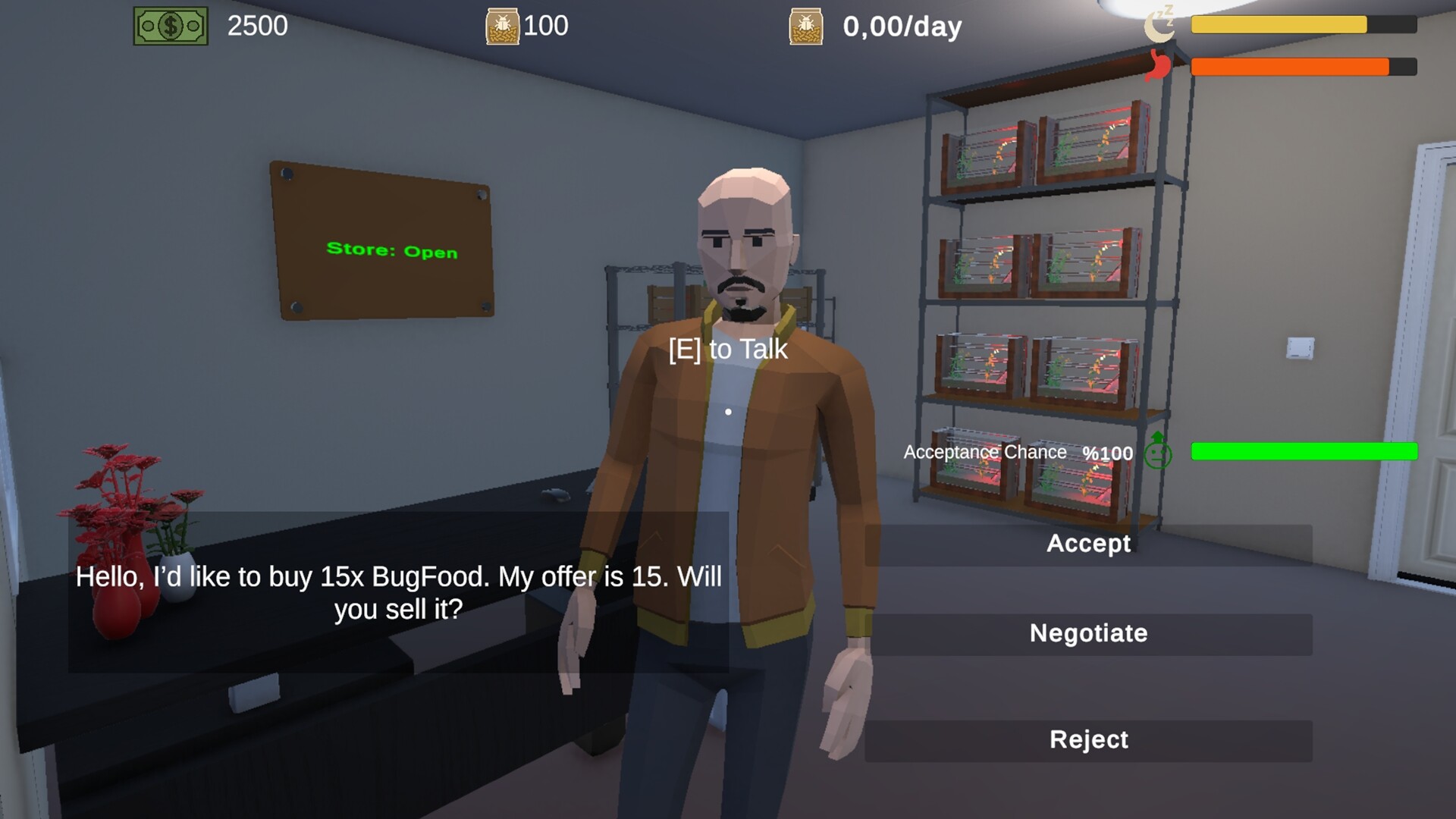
Task: Click the orange hunger meter bar
Action: coord(1289,67)
